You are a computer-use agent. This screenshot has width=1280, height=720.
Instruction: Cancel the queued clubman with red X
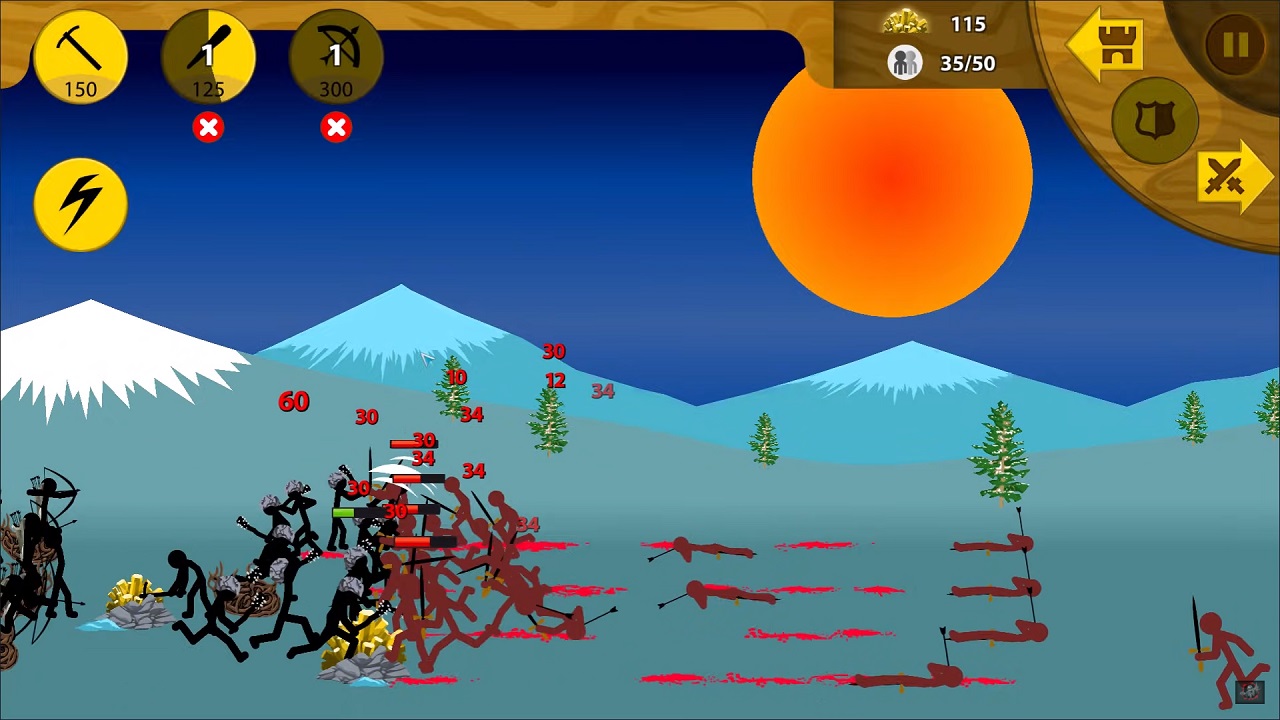click(208, 128)
